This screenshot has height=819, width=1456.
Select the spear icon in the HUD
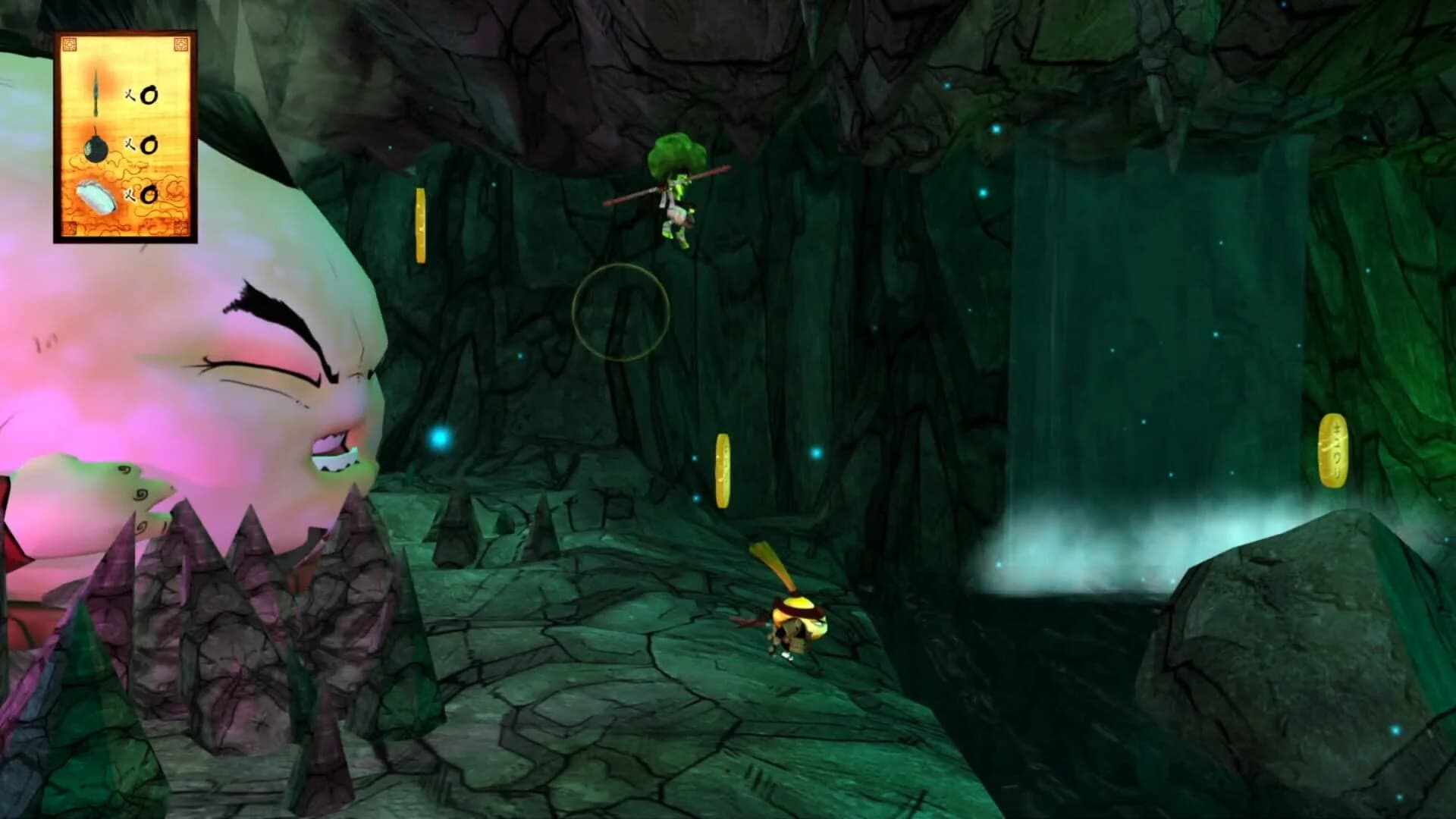tap(95, 91)
